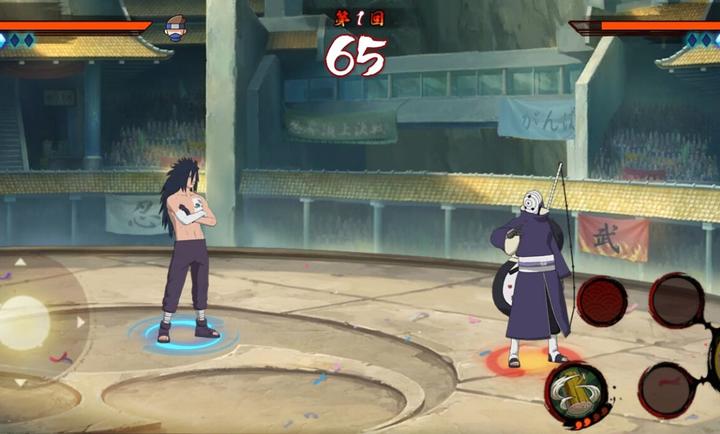The image size is (720, 434).
Task: Activate the wooden log substitution skill
Action: (573, 391)
